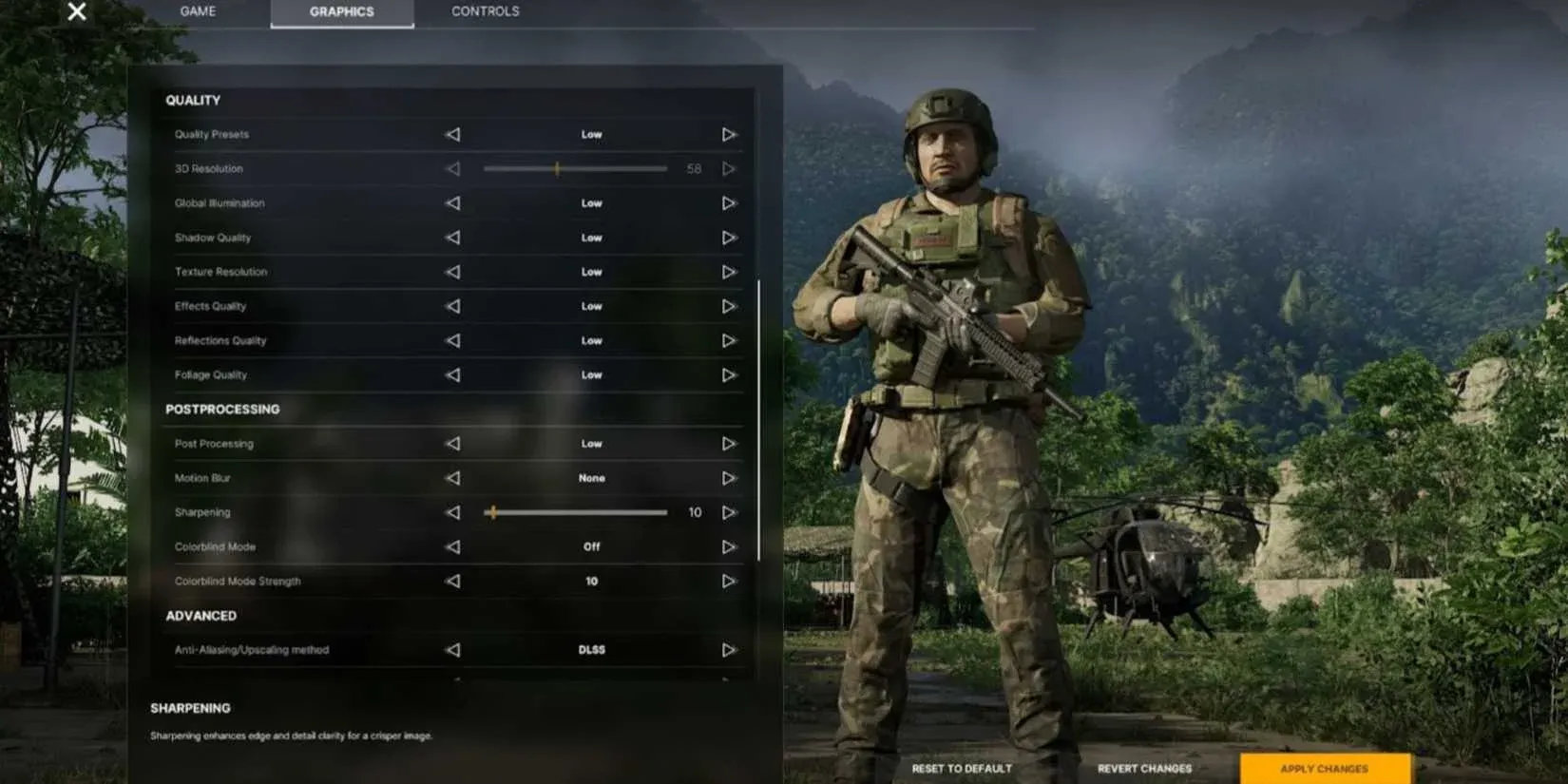Screen dimensions: 1568x784
Task: Switch to the Game tab
Action: pyautogui.click(x=197, y=11)
